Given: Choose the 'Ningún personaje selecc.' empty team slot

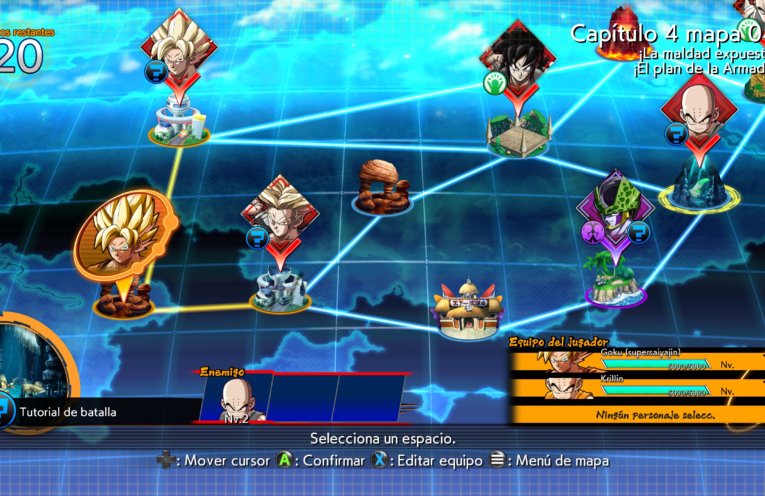Looking at the screenshot, I should pos(640,412).
